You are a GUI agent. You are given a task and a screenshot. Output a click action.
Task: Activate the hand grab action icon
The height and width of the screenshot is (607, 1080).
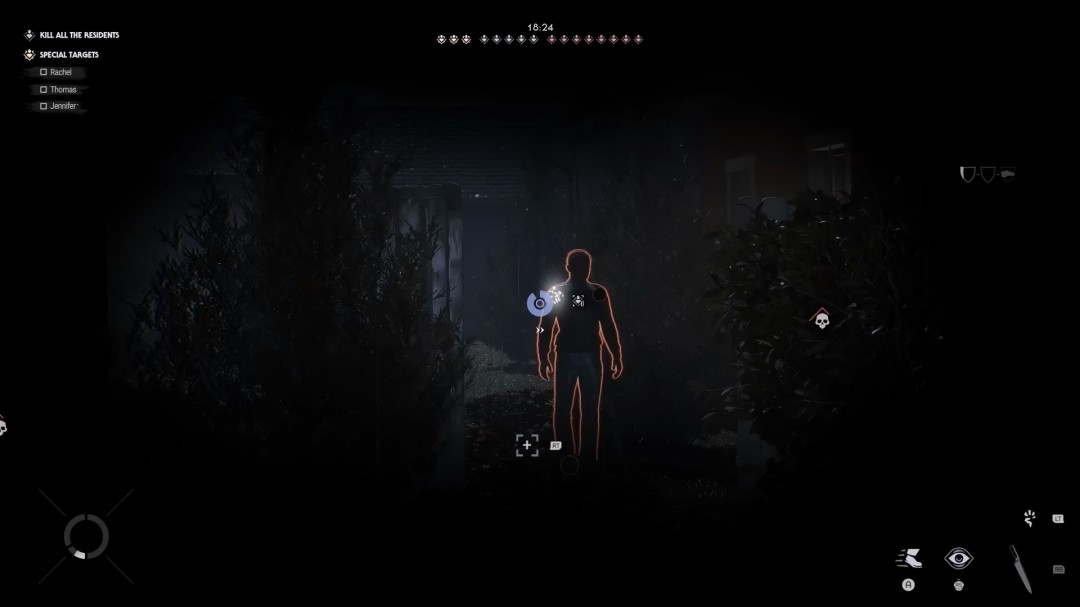pos(1030,518)
